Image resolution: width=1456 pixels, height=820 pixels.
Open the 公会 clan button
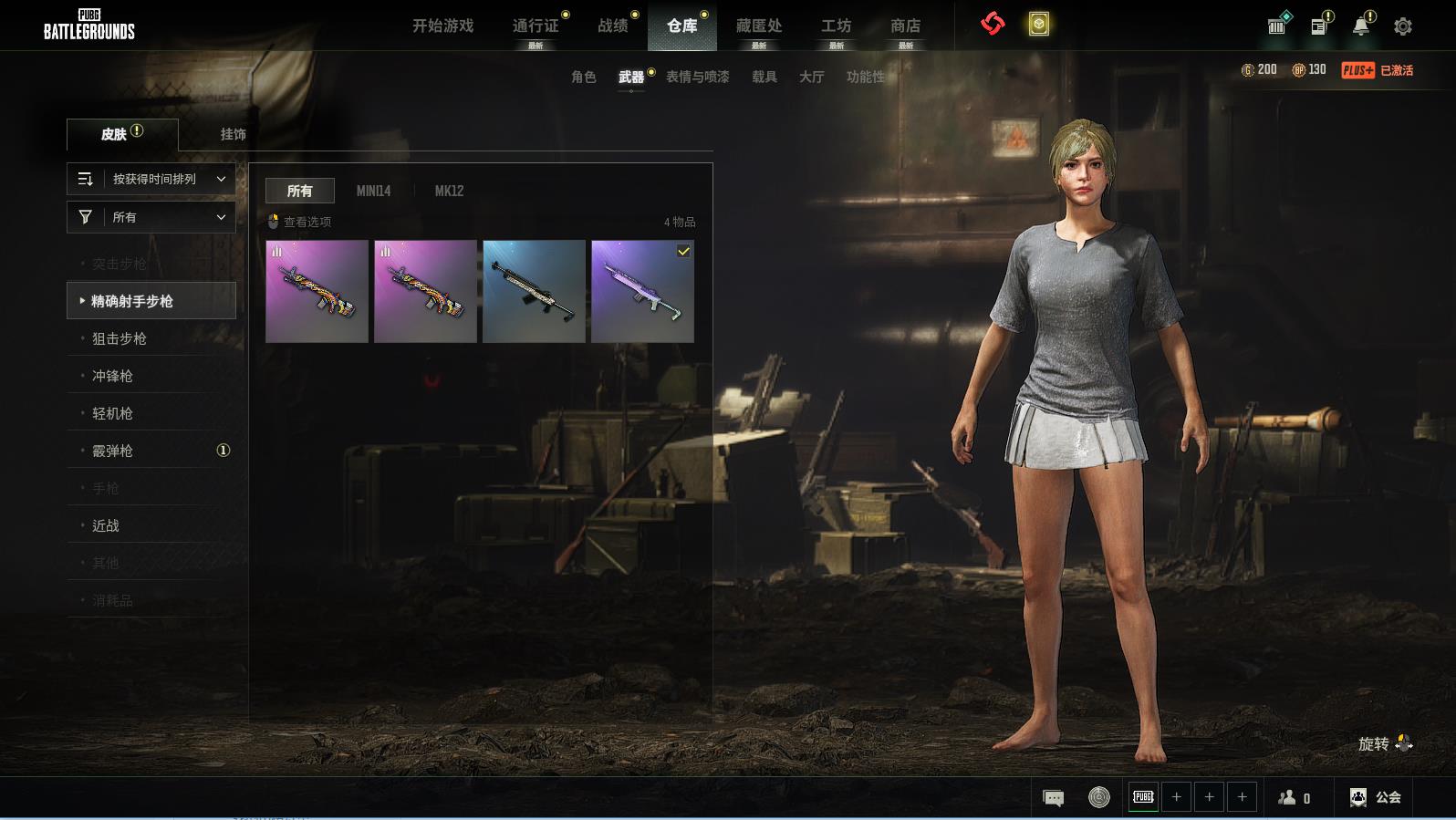1377,797
